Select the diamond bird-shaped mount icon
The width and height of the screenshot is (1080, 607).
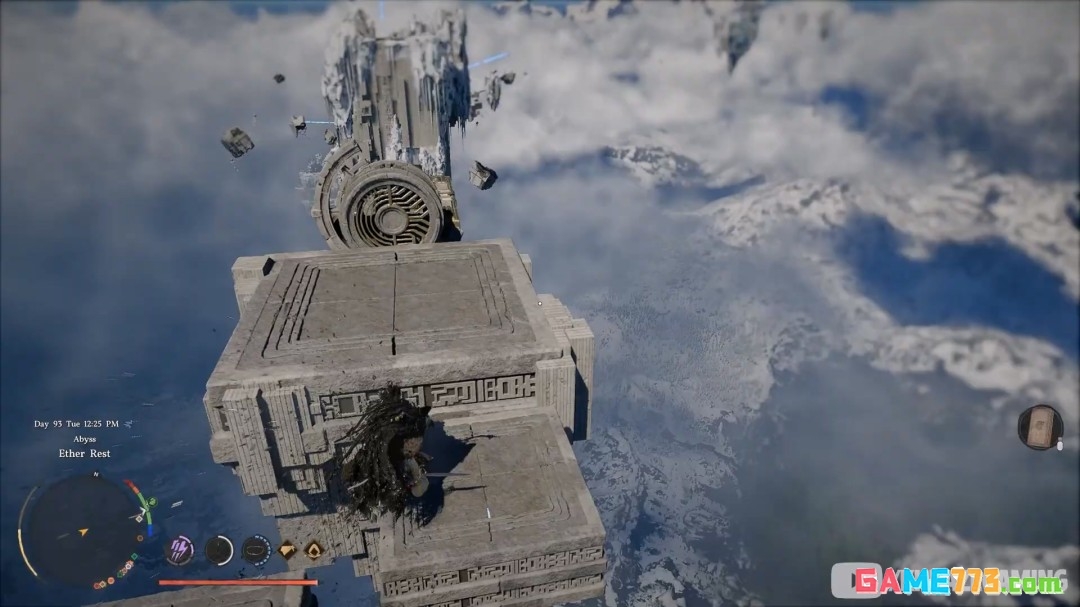click(x=286, y=549)
